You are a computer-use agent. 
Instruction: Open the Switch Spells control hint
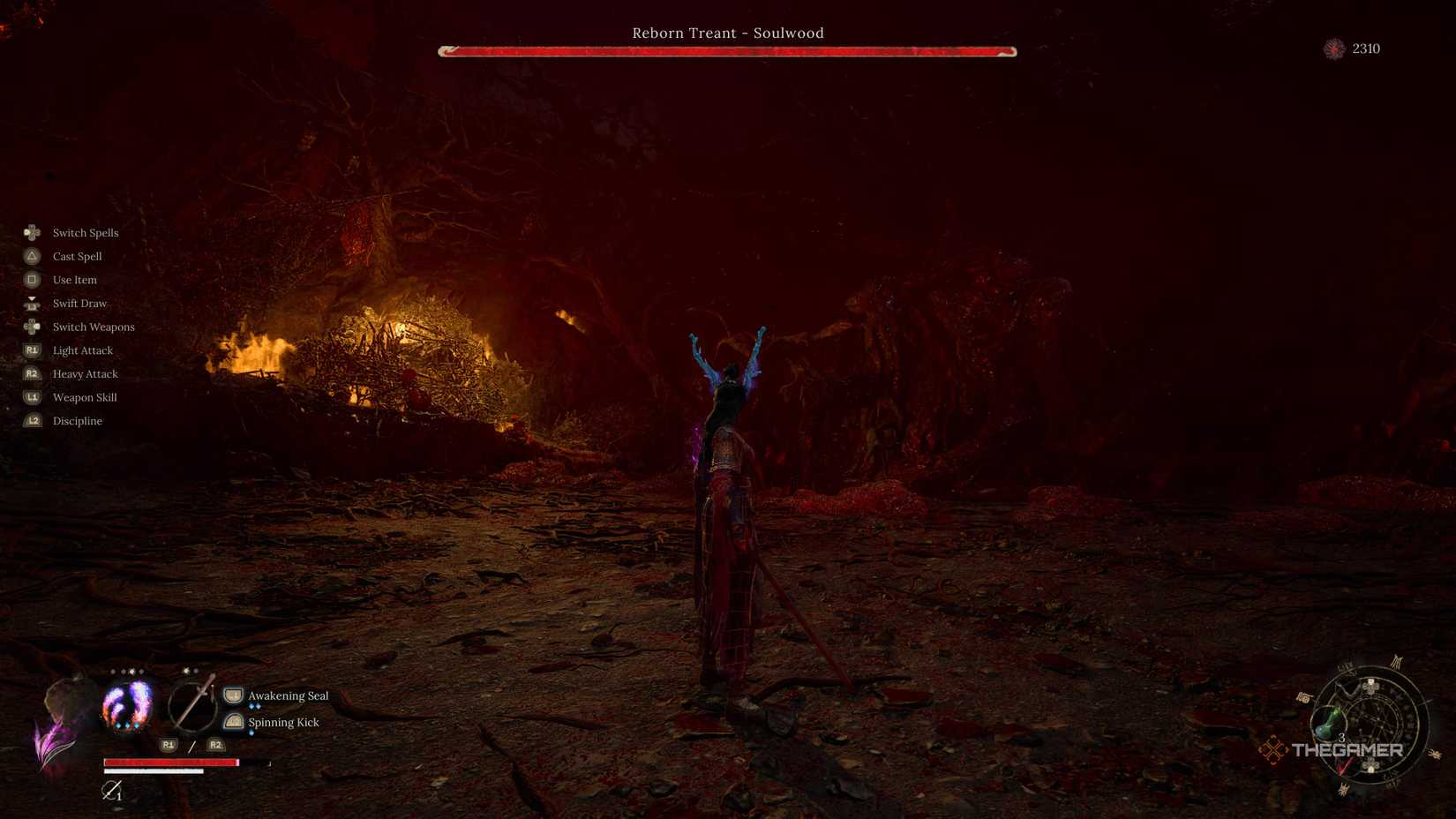click(x=85, y=232)
